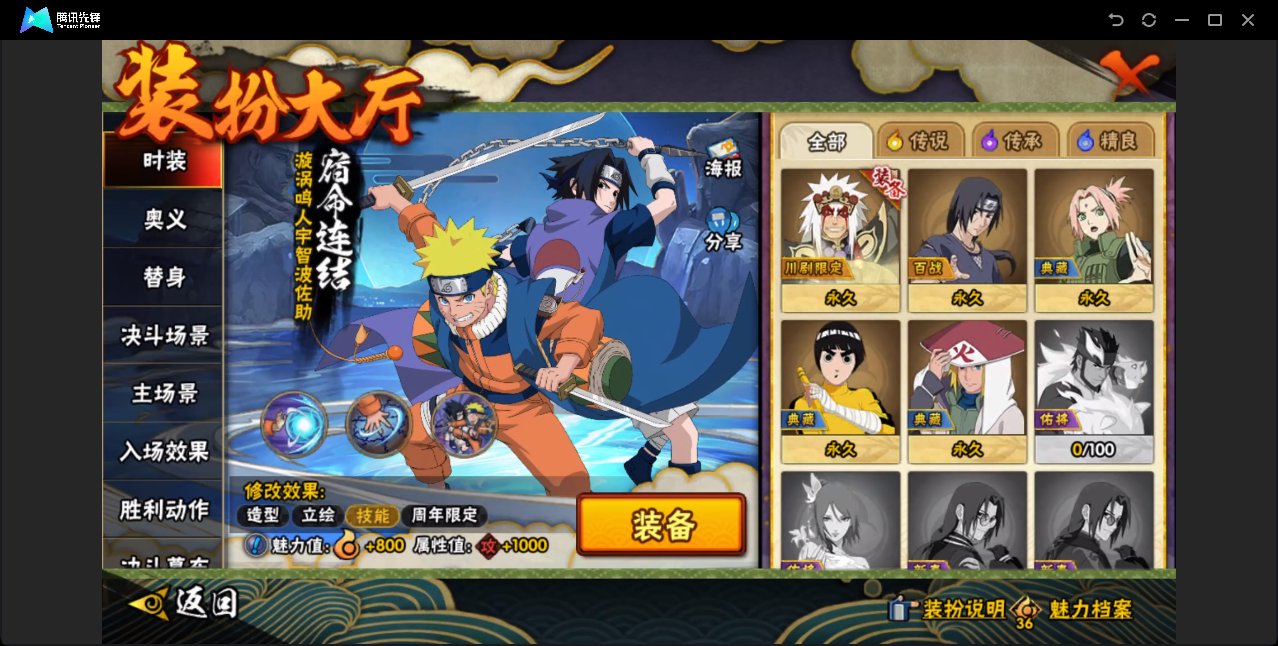
Task: Select the 替身 menu entry
Action: point(164,277)
